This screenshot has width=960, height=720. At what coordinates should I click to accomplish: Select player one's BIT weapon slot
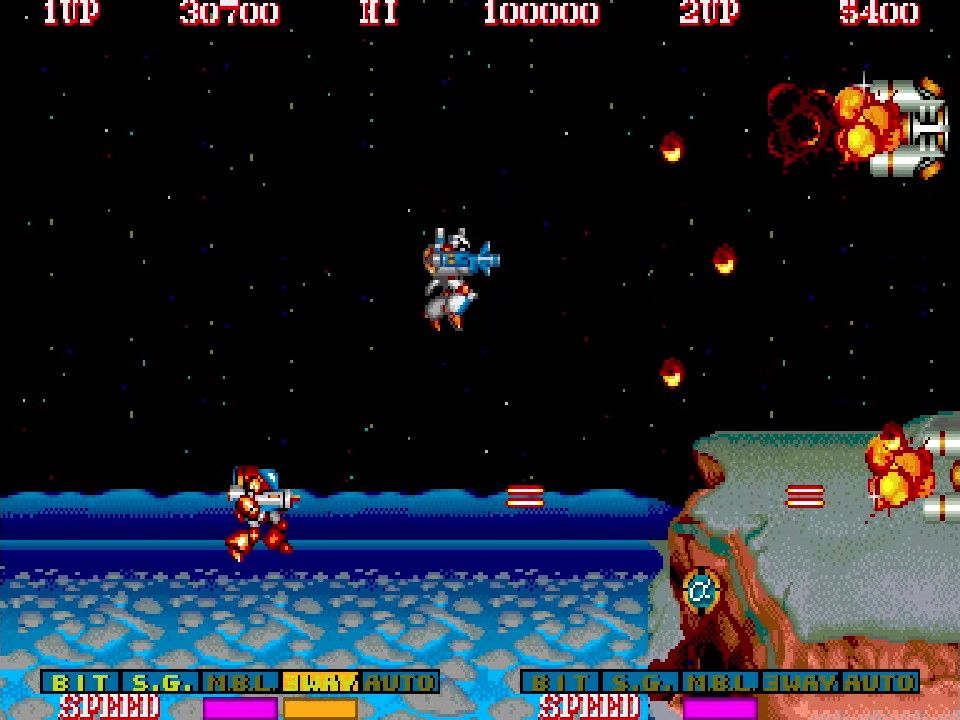pos(82,683)
